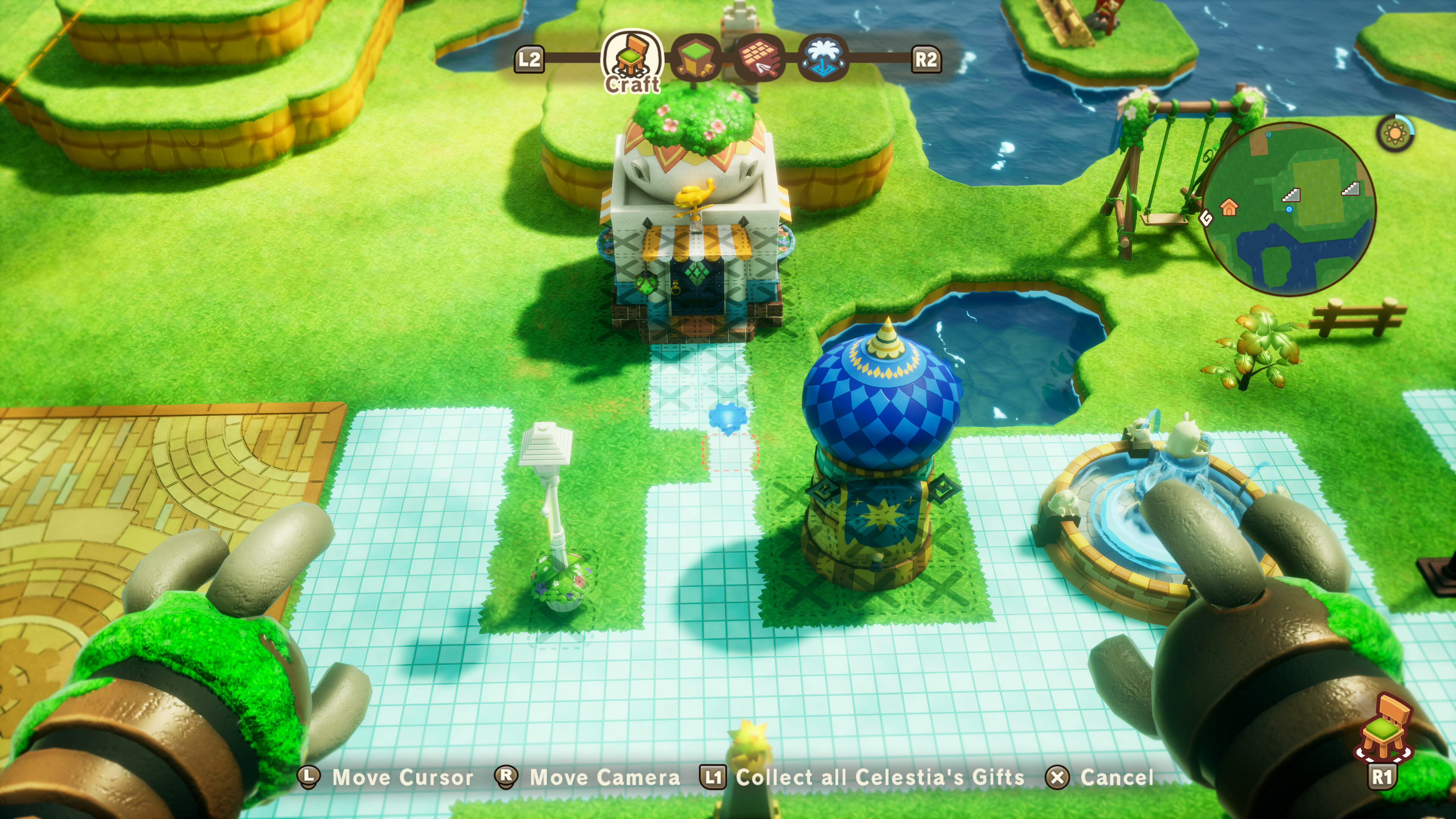1456x819 pixels.
Task: Click the circular minimap
Action: coord(1290,209)
